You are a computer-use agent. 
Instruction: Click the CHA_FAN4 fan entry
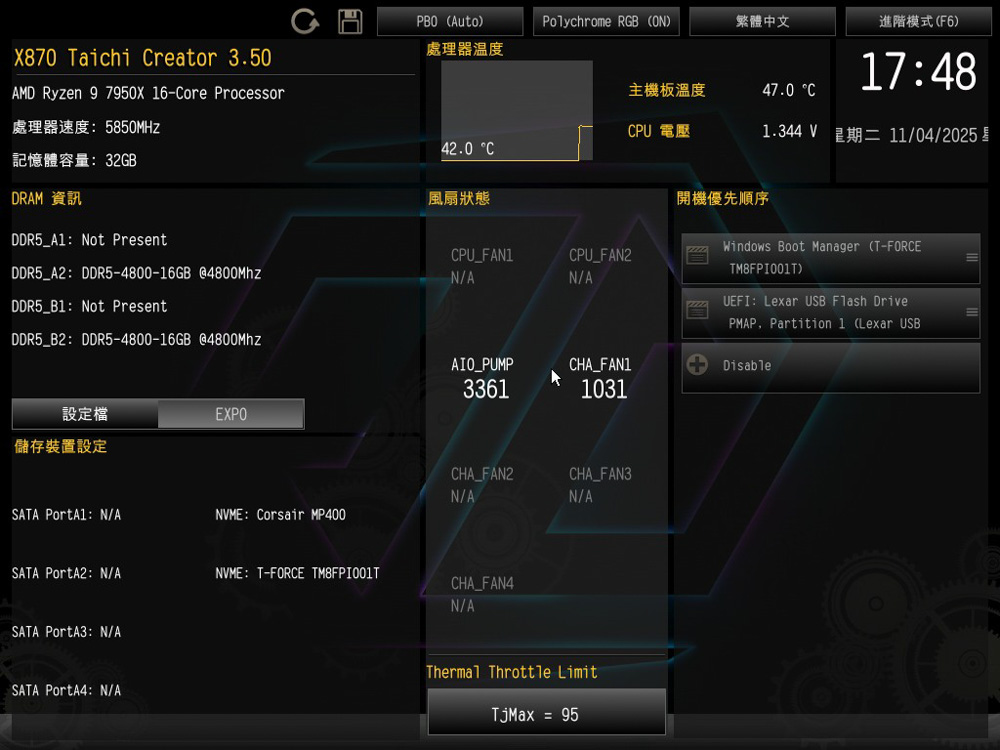point(482,594)
